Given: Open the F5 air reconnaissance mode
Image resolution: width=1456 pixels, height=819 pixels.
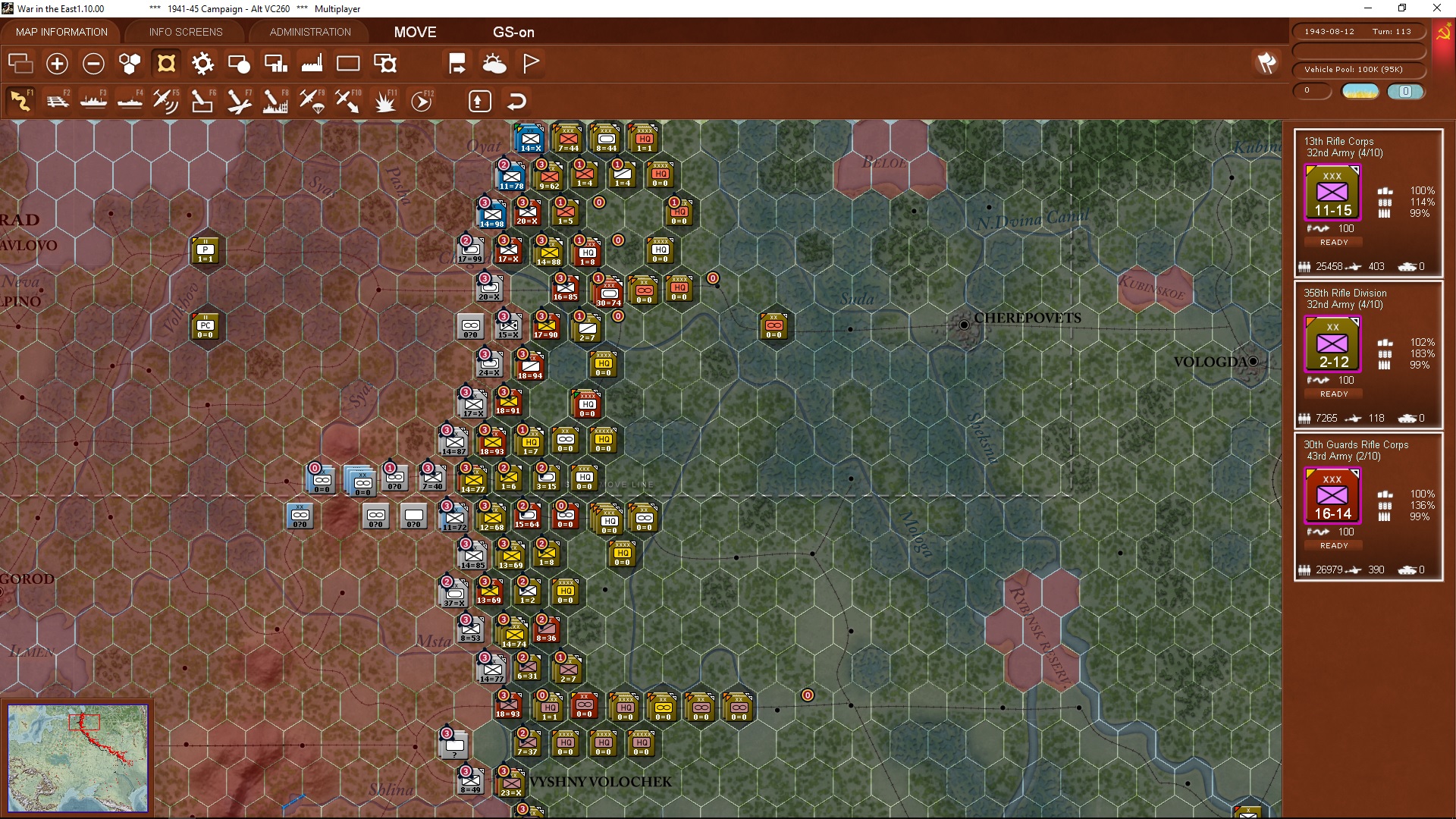Looking at the screenshot, I should pos(166,101).
